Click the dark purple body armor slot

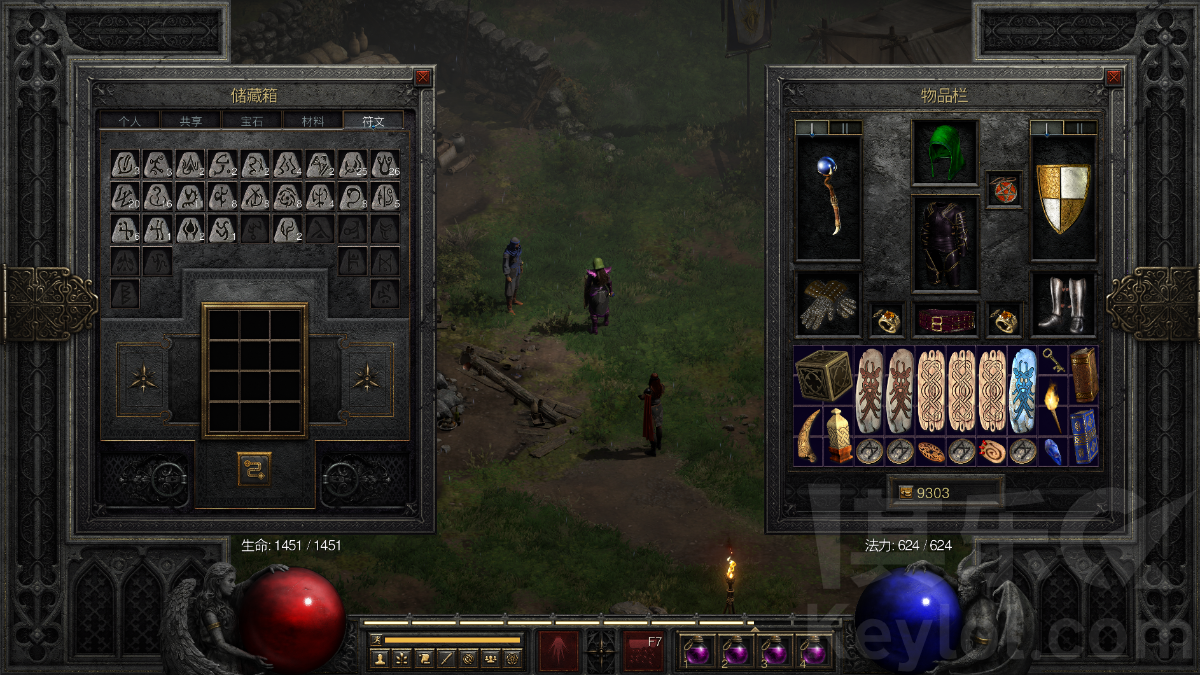944,244
